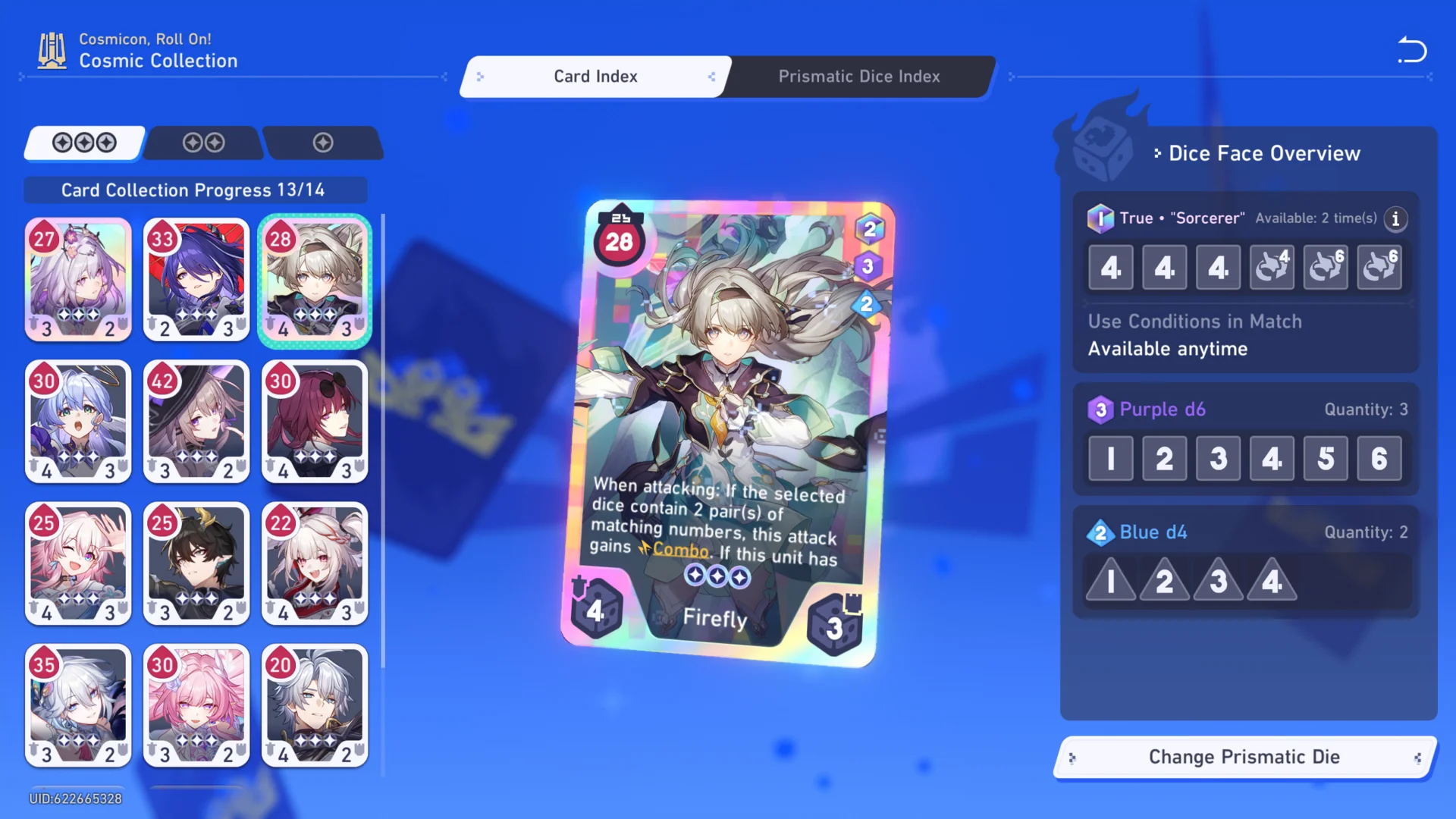Switch to the two-star rarity filter
Screen dimensions: 1456x819
point(202,143)
